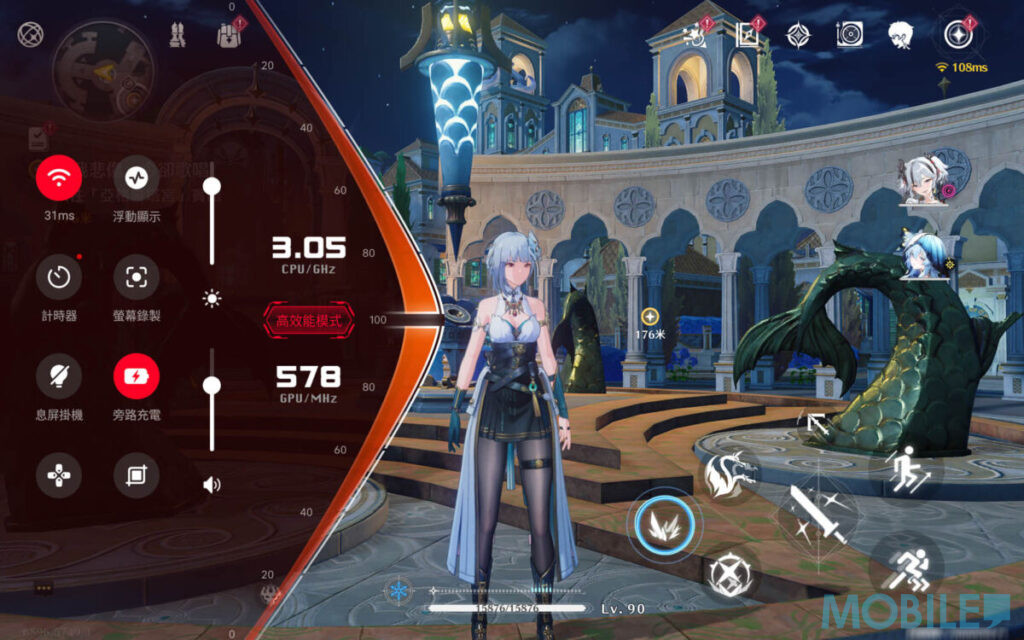Use the sword basic attack button
Screen dimensions: 1024x640
pos(820,514)
